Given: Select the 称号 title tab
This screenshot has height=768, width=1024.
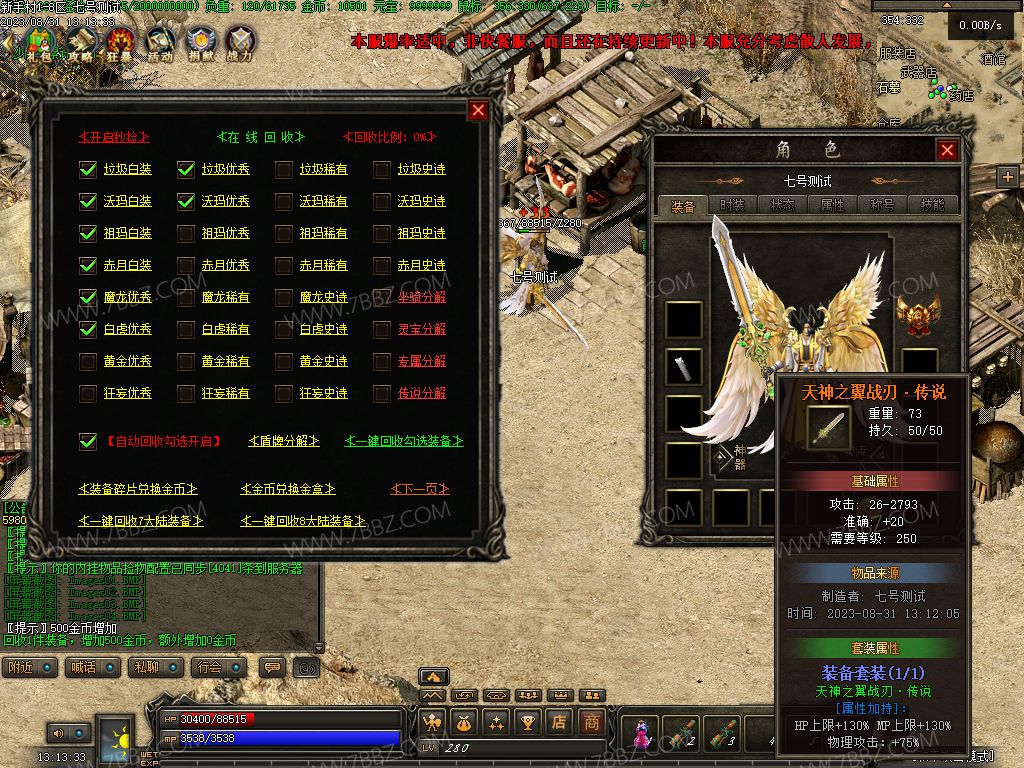Looking at the screenshot, I should pos(882,205).
